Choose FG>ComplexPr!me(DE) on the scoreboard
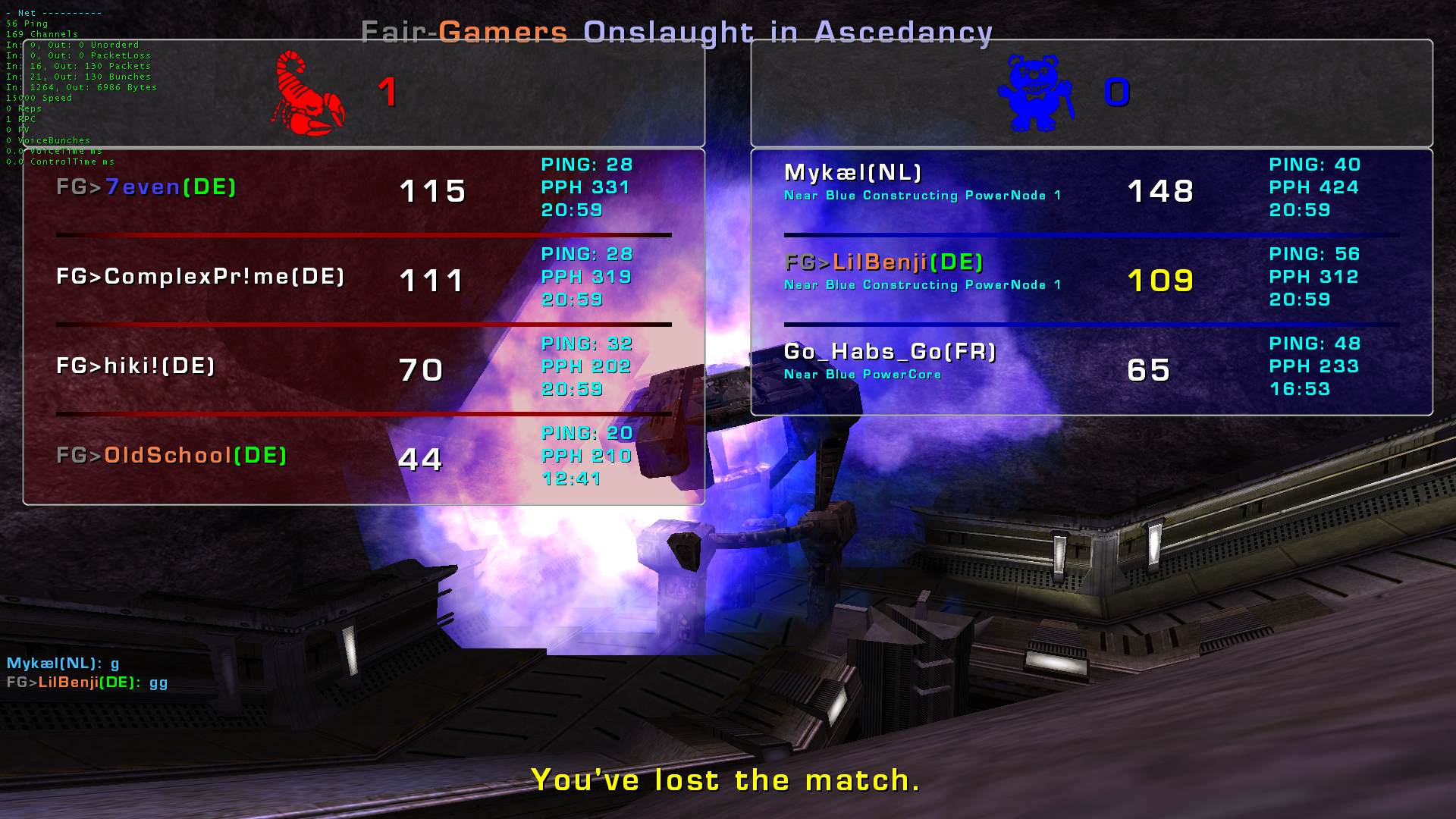 [200, 277]
